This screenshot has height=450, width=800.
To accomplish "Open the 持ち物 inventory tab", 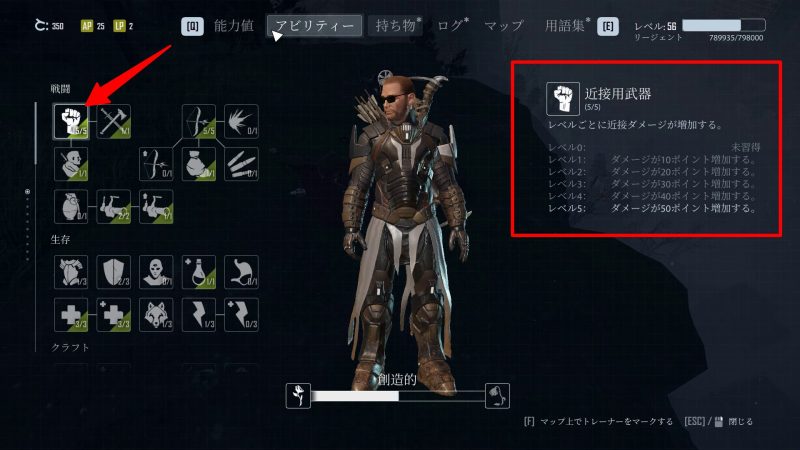I will pyautogui.click(x=394, y=26).
